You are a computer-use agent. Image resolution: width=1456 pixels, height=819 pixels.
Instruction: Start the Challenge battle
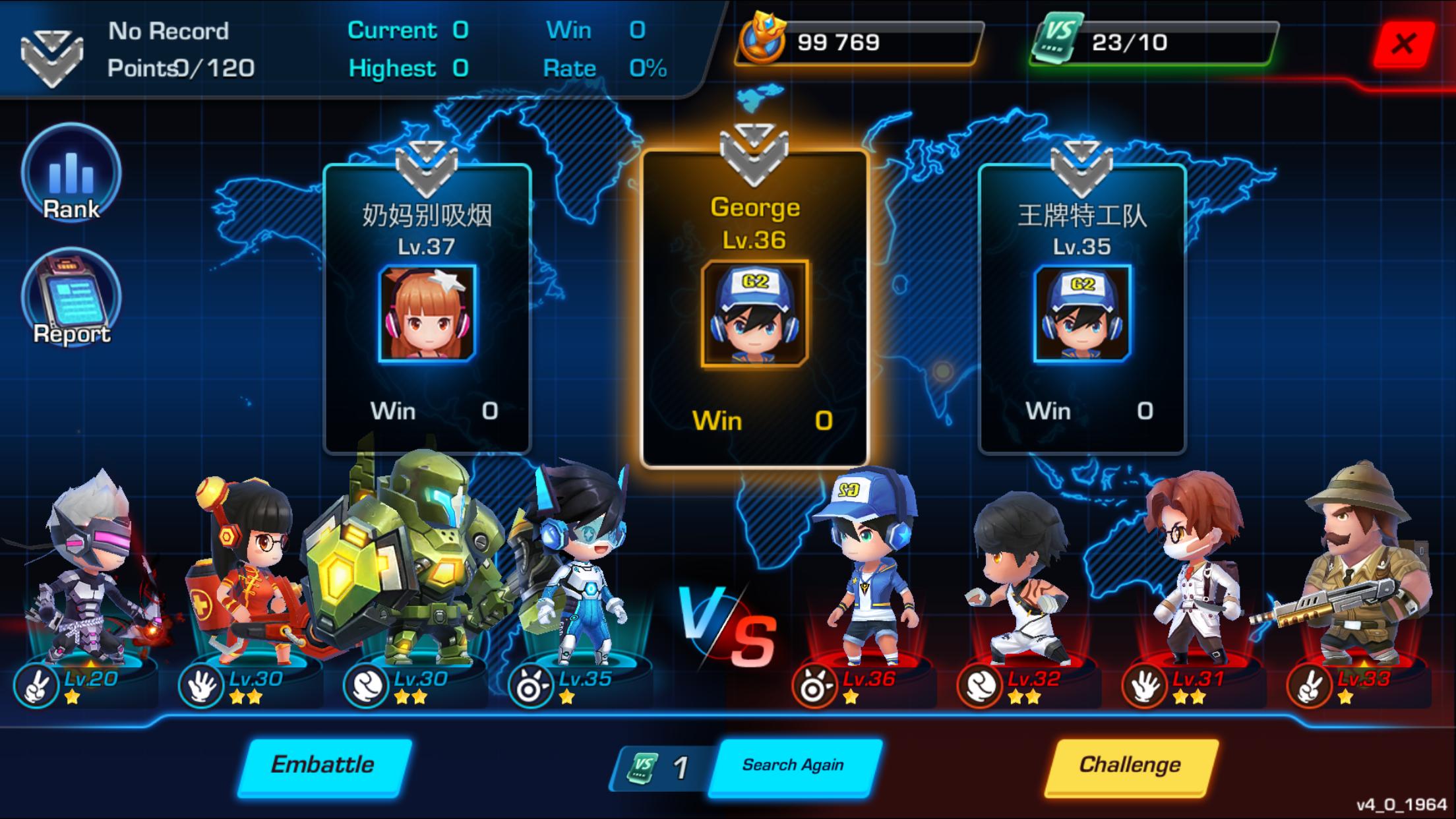pos(1130,765)
